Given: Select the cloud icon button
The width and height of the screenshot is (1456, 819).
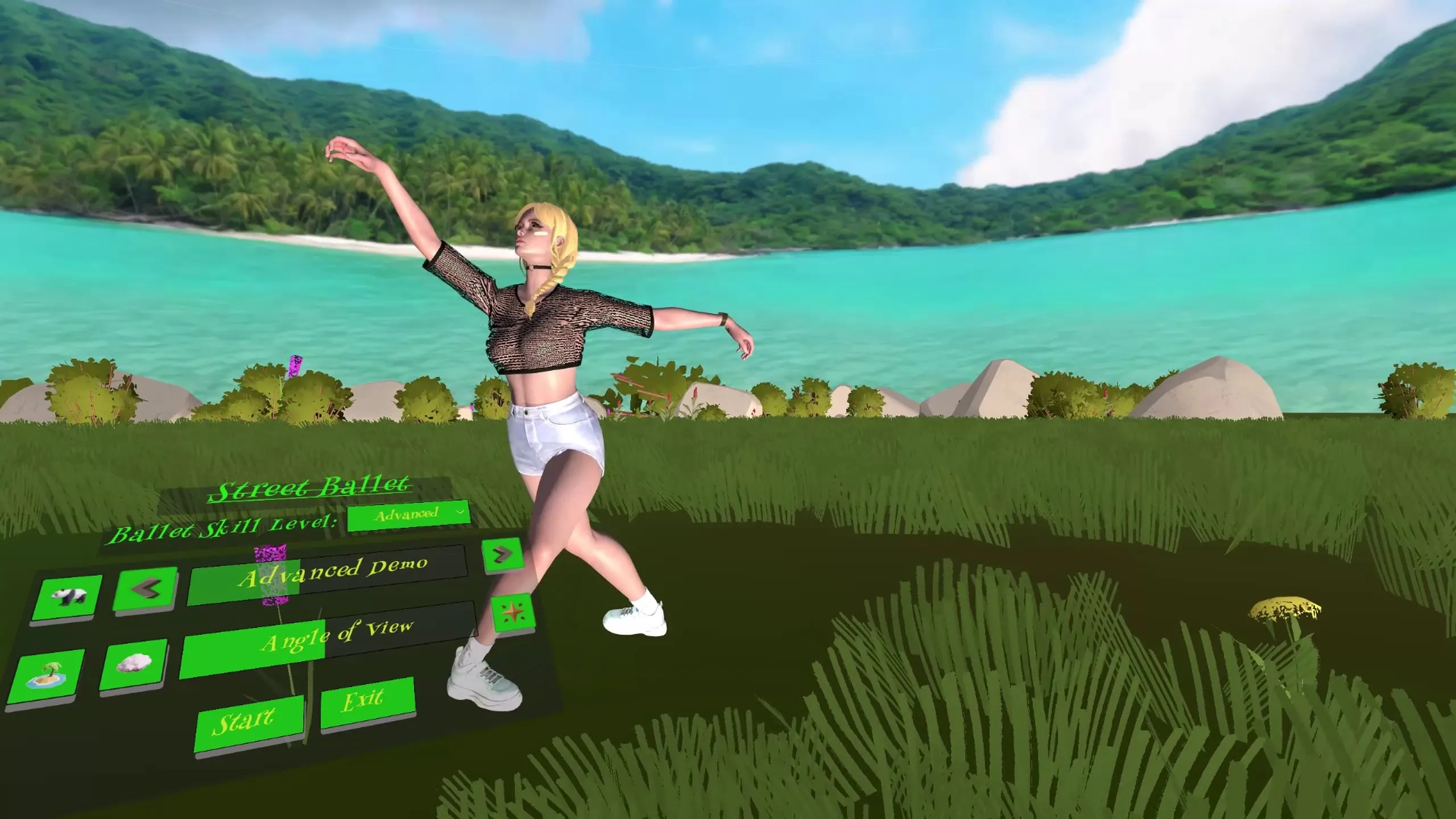Looking at the screenshot, I should click(x=134, y=663).
